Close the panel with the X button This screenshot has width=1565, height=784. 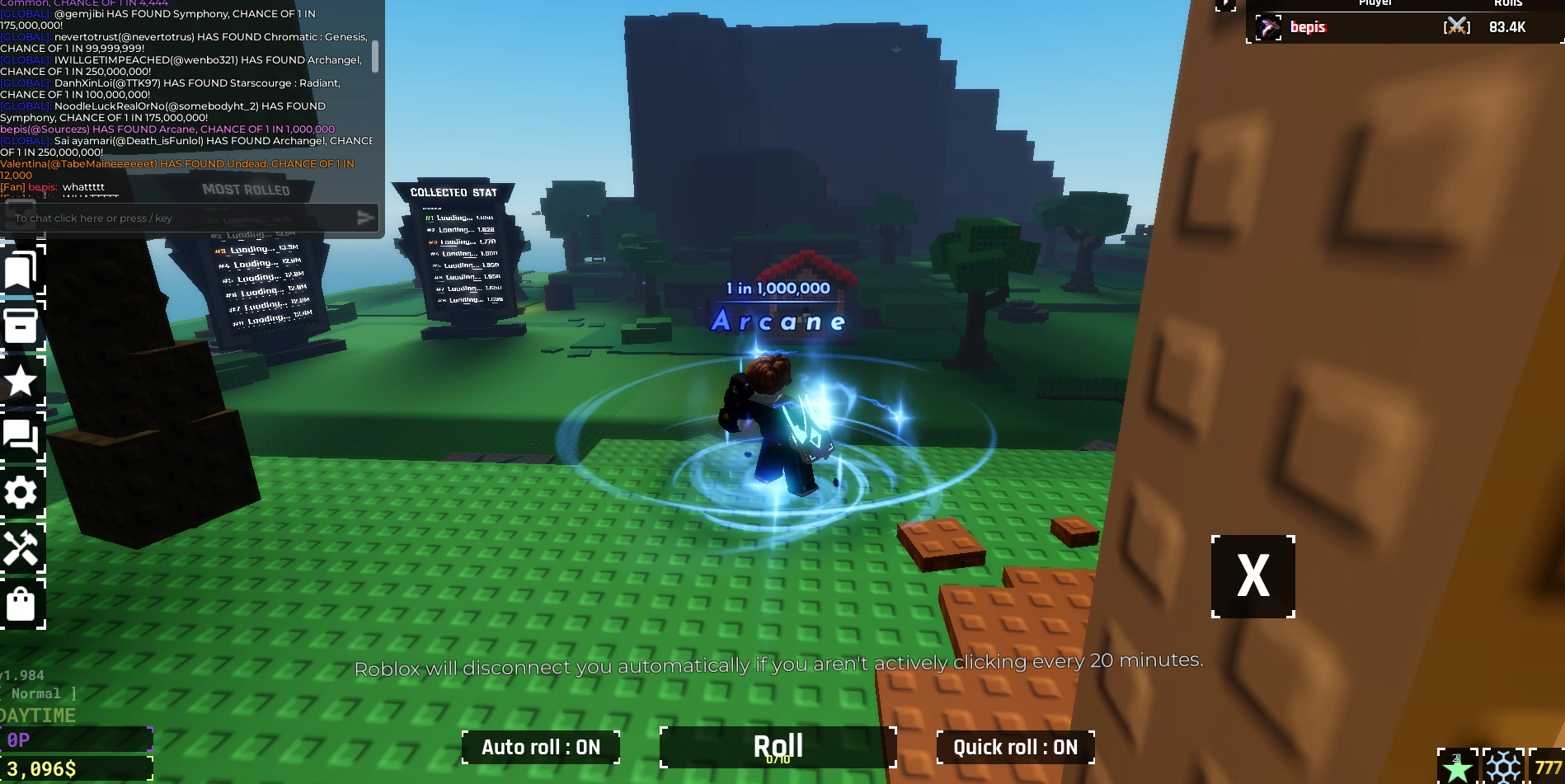click(1253, 575)
